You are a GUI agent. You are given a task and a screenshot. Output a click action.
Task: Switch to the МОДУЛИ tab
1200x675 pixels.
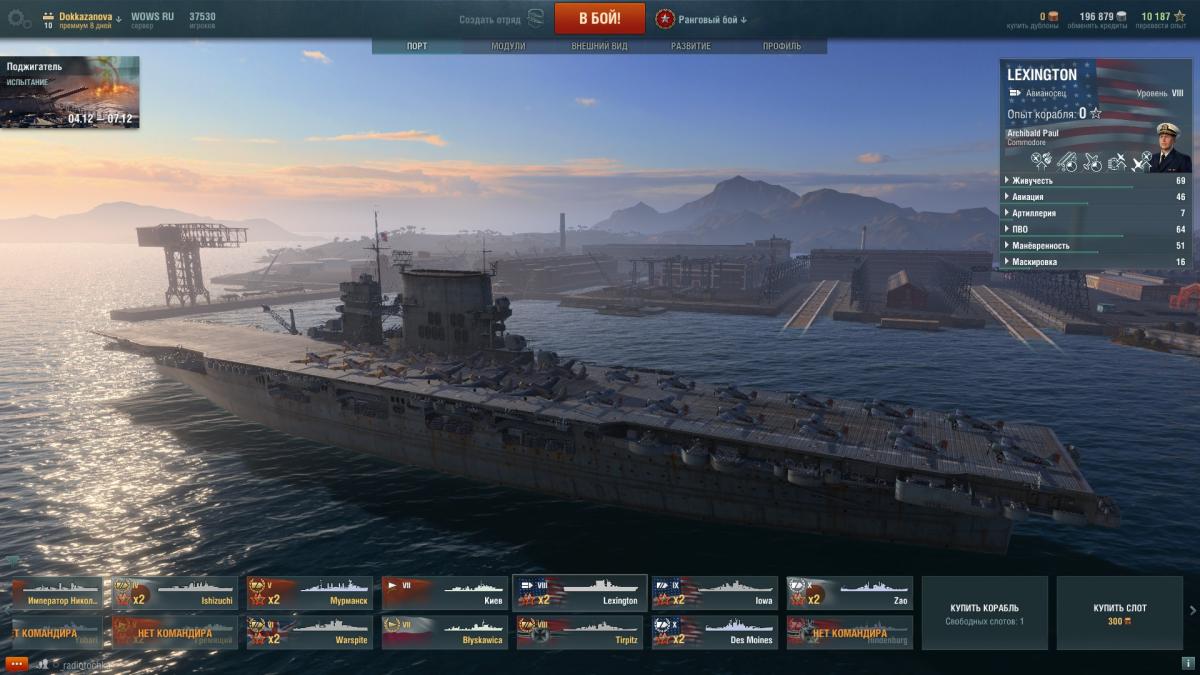coord(508,46)
